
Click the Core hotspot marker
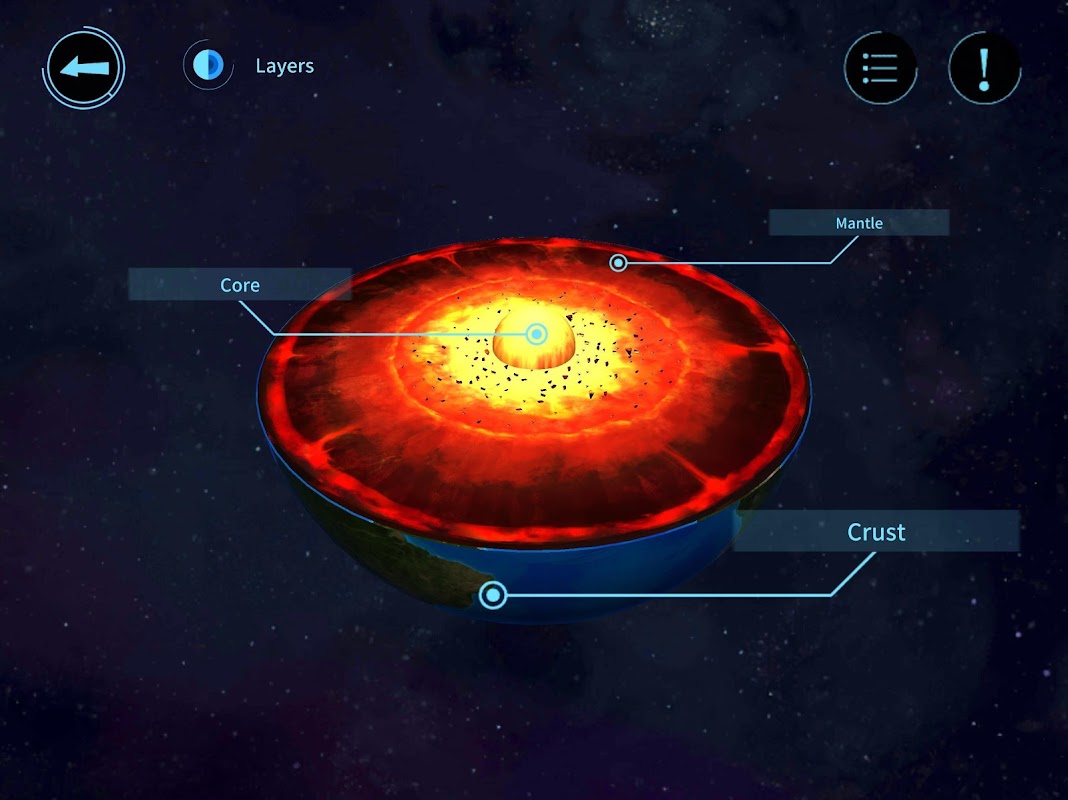coord(537,334)
